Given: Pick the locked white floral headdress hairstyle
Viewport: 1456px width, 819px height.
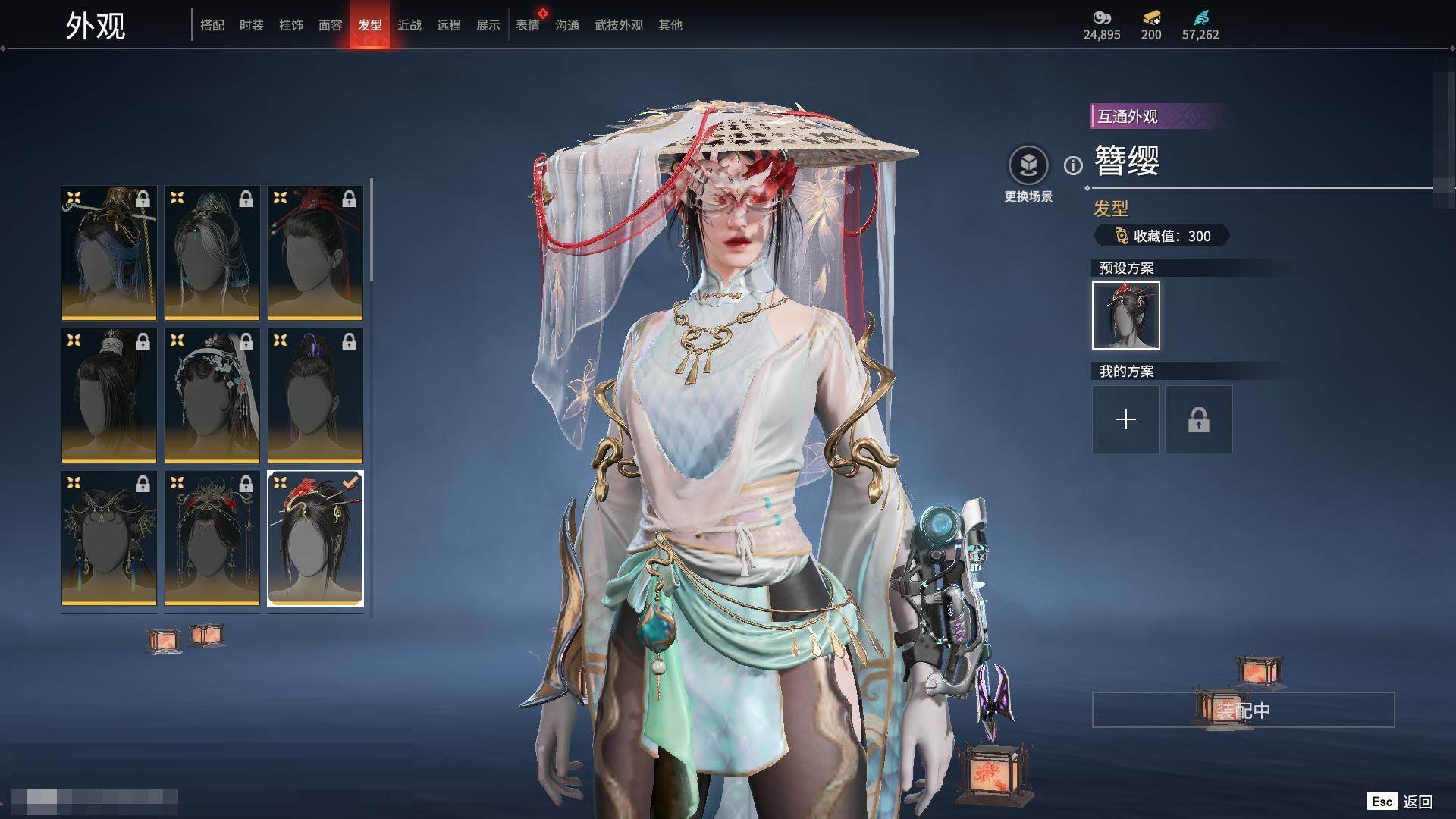Looking at the screenshot, I should coord(212,395).
